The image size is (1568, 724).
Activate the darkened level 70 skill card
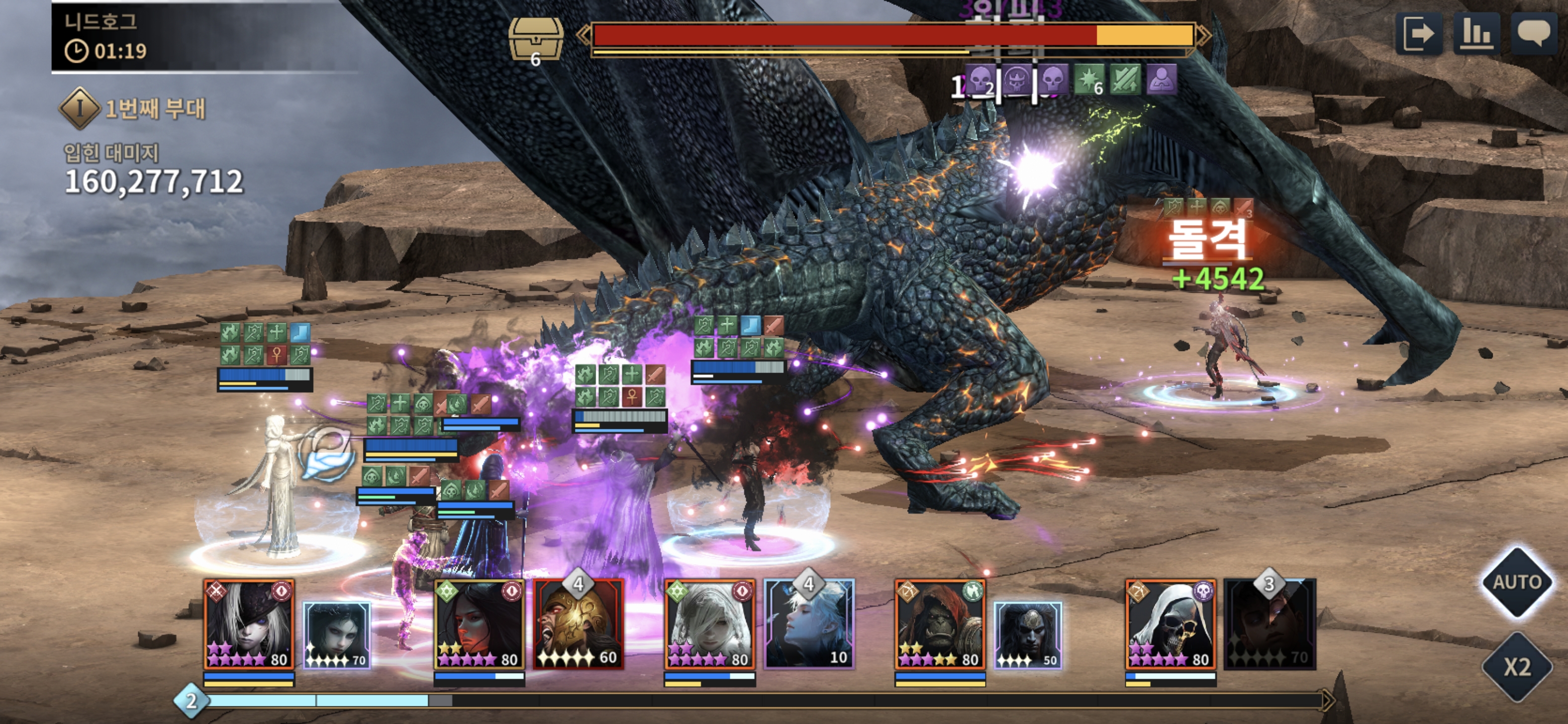1270,625
